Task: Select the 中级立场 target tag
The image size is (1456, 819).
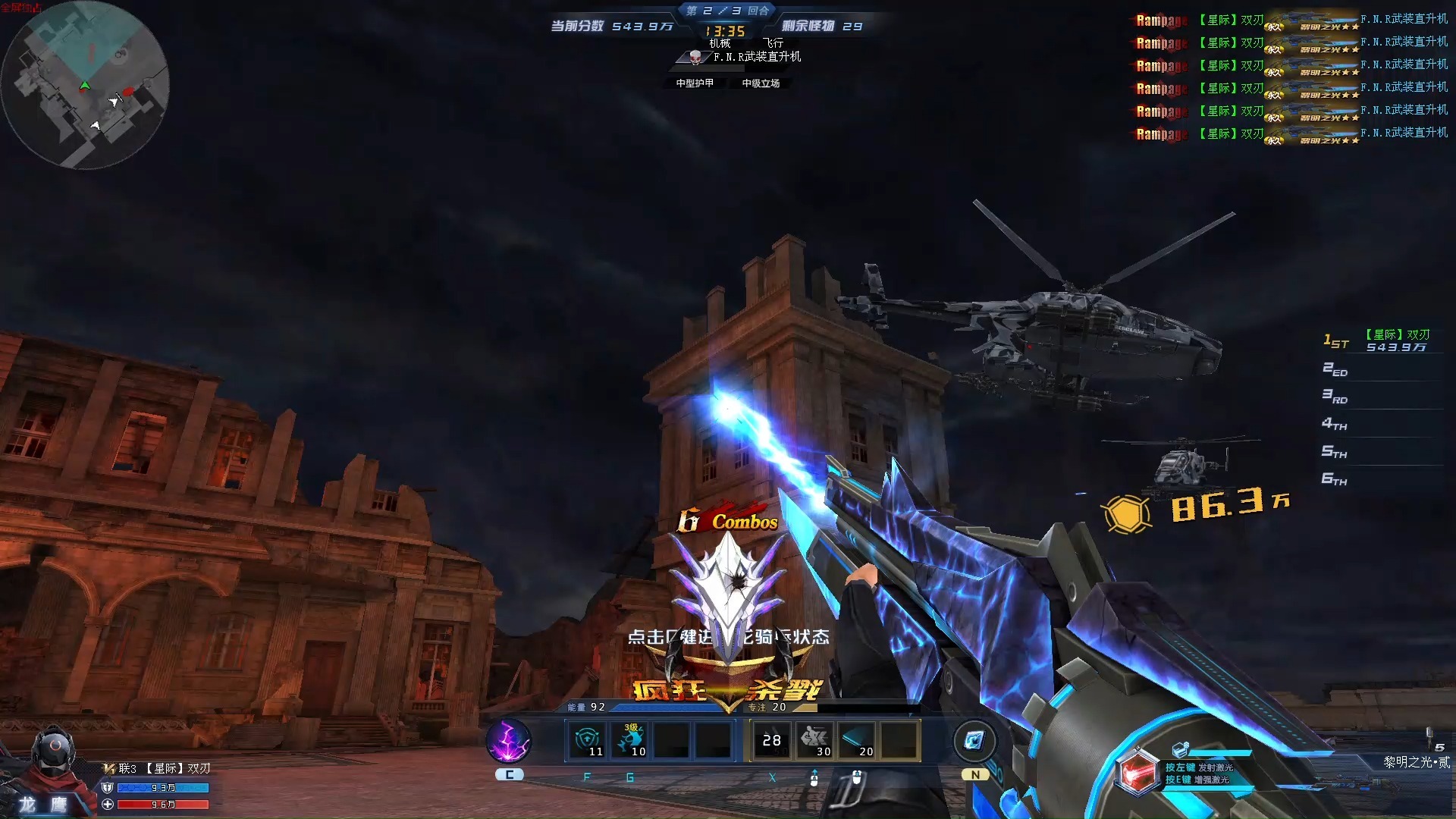Action: pos(761,83)
